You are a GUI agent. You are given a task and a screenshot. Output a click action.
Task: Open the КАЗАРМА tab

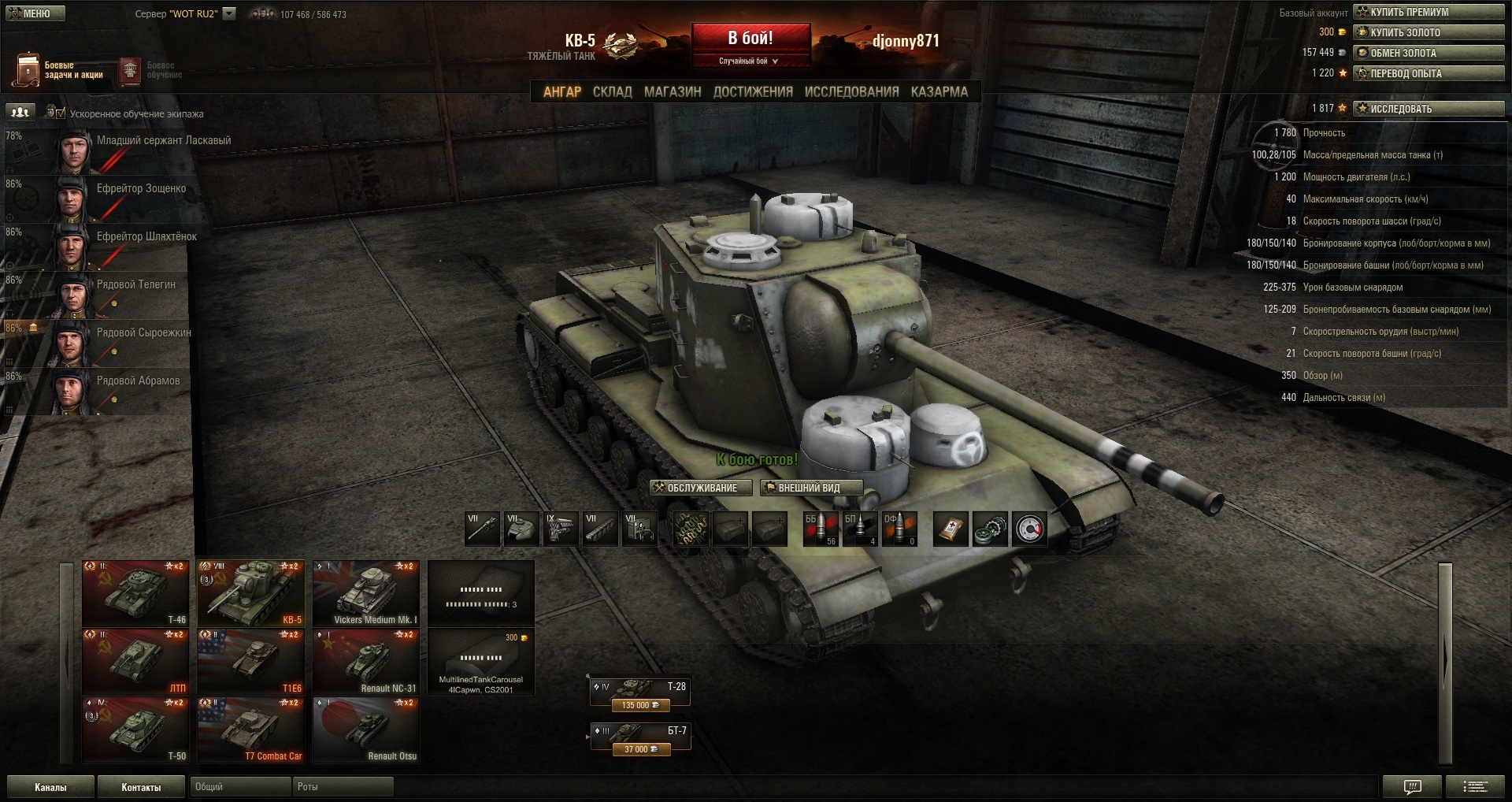click(x=939, y=92)
